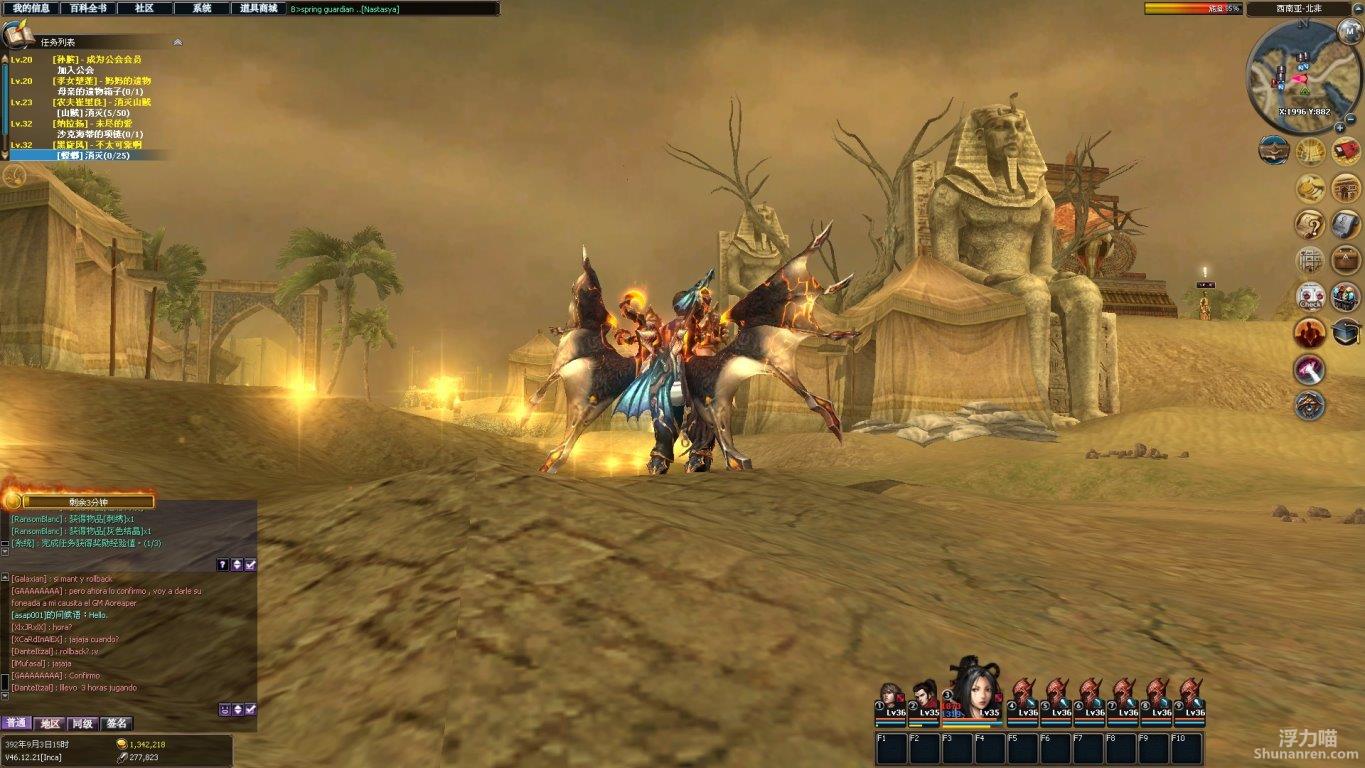
Task: Switch to the 地区 chat tab
Action: tap(48, 723)
